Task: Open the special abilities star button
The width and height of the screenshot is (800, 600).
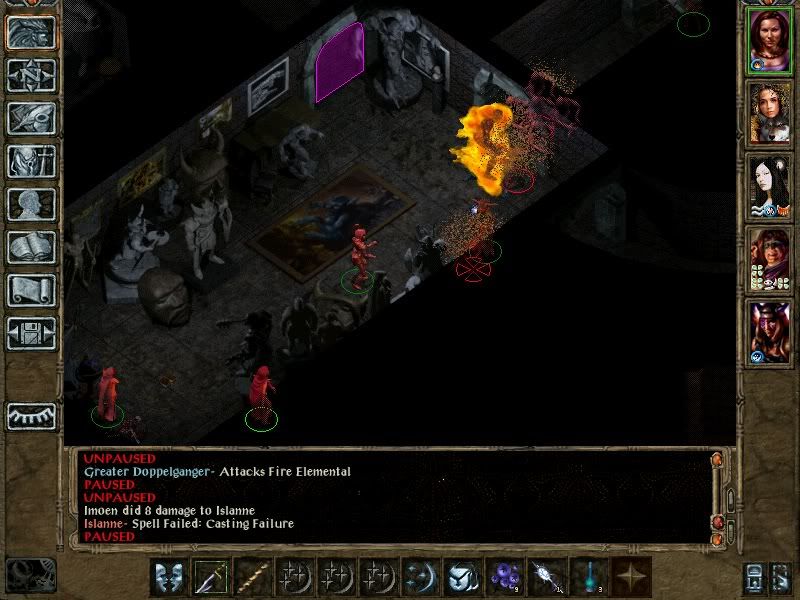Action: [631, 577]
